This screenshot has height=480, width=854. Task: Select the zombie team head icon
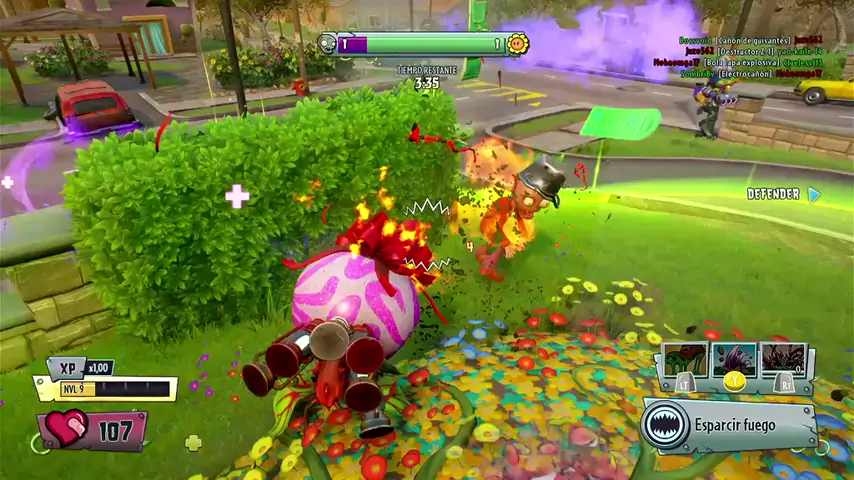tap(328, 44)
